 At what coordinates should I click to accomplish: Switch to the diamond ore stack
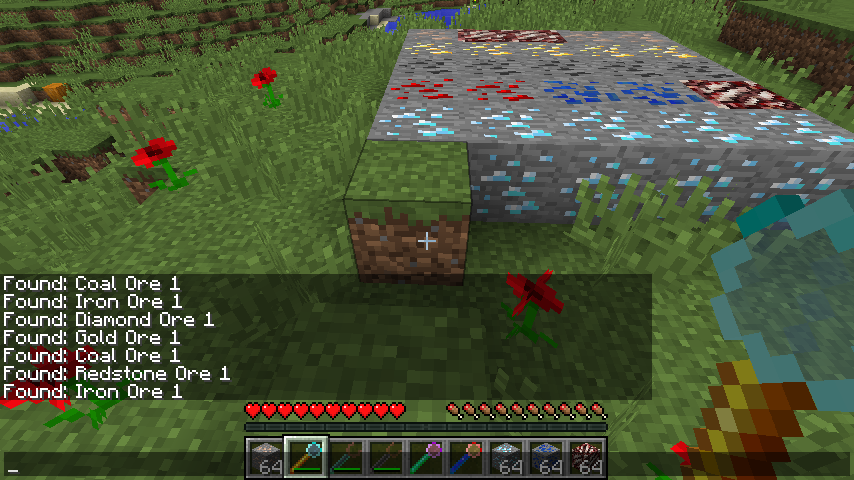point(507,459)
